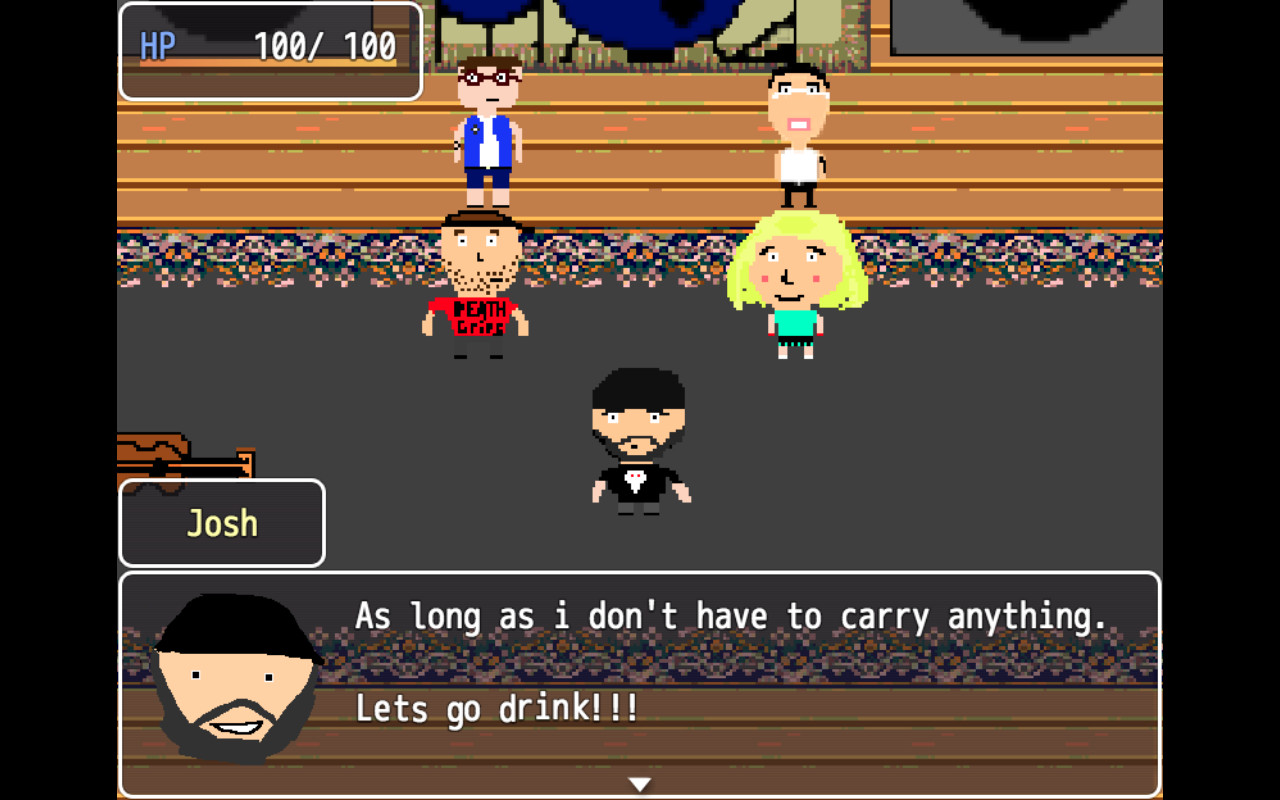Viewport: 1280px width, 800px height.
Task: Expand the dialogue by clicking the continue triangle
Action: pos(639,784)
